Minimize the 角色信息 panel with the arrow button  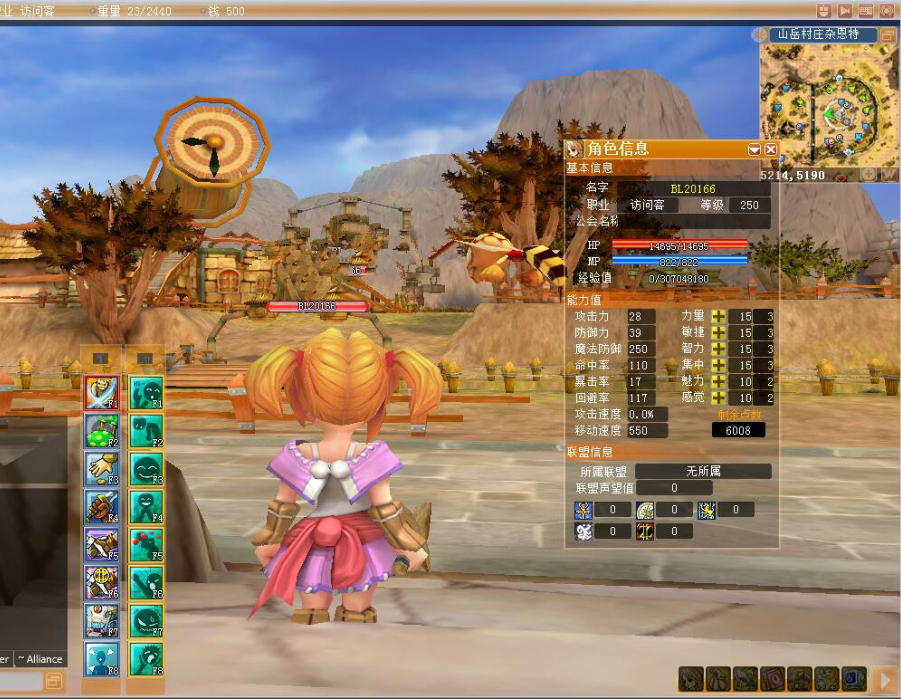pyautogui.click(x=755, y=149)
